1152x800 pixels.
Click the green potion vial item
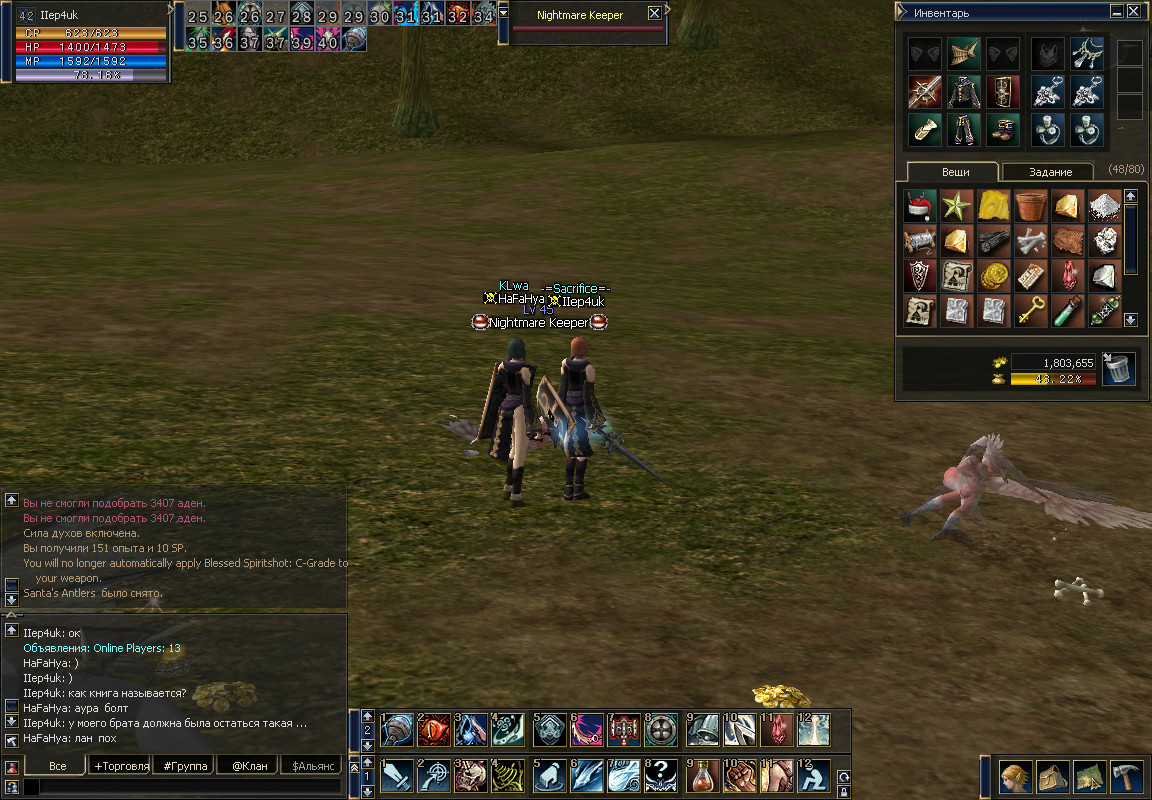coord(1067,310)
